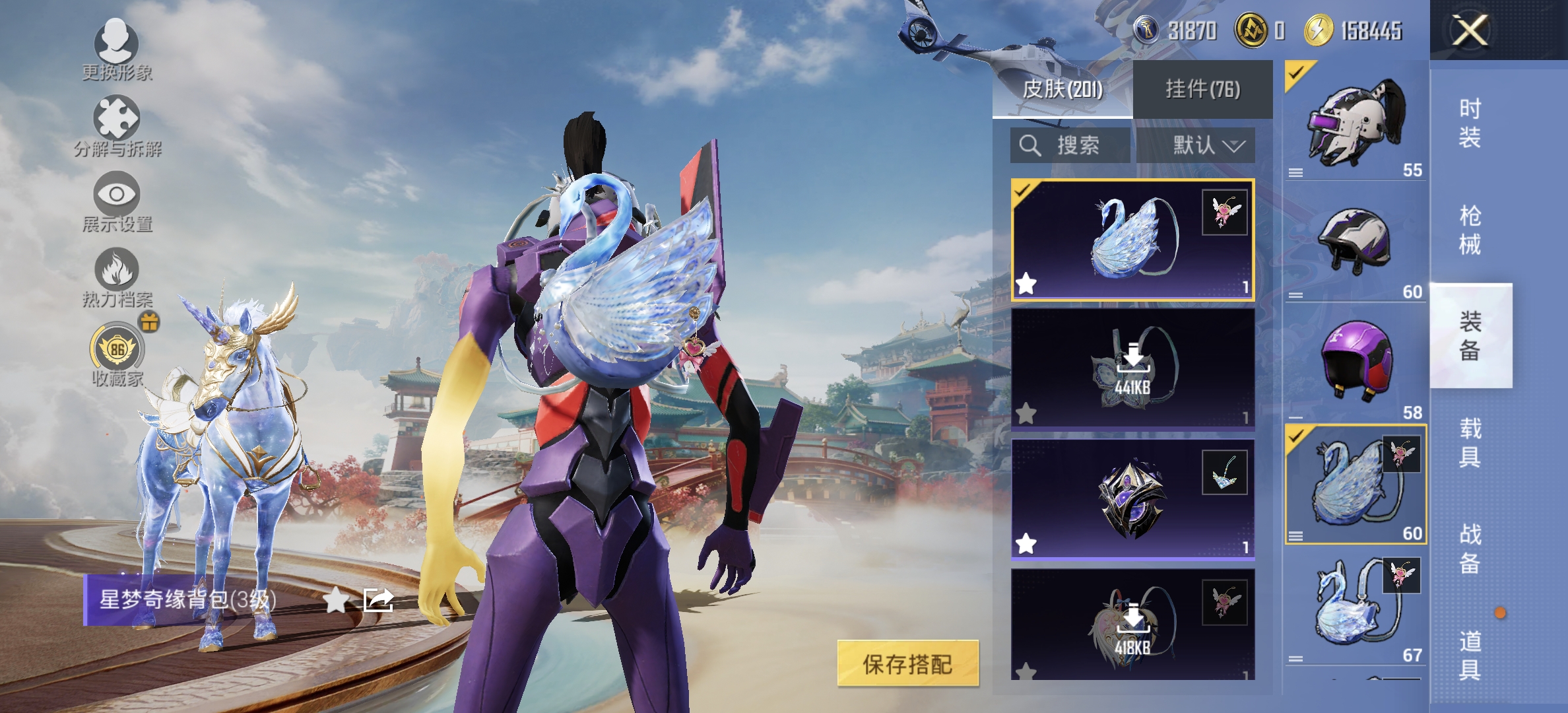Viewport: 1568px width, 713px height.
Task: Choose the dark gem backpack skin
Action: pyautogui.click(x=1132, y=499)
